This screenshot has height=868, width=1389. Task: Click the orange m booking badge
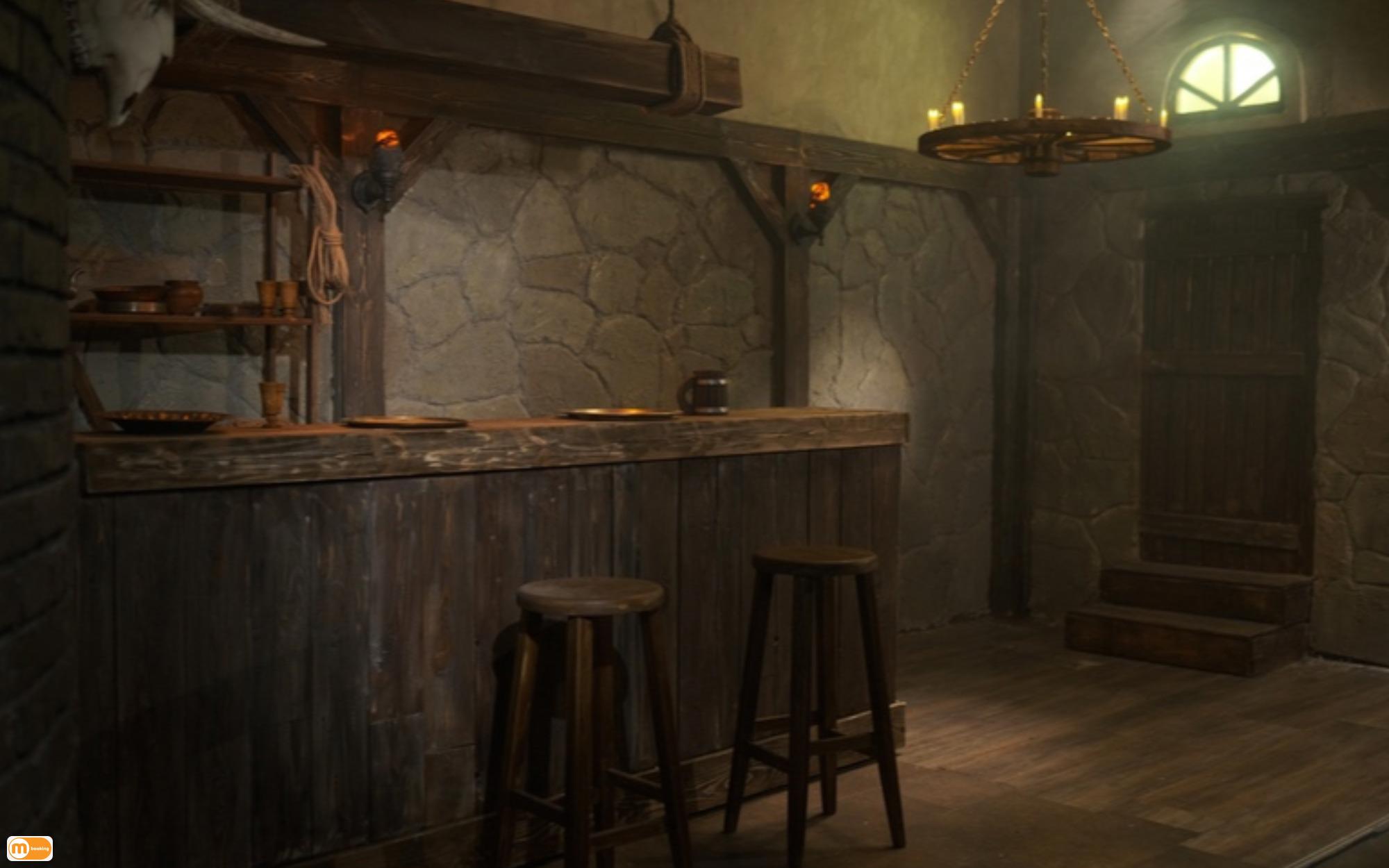30,848
